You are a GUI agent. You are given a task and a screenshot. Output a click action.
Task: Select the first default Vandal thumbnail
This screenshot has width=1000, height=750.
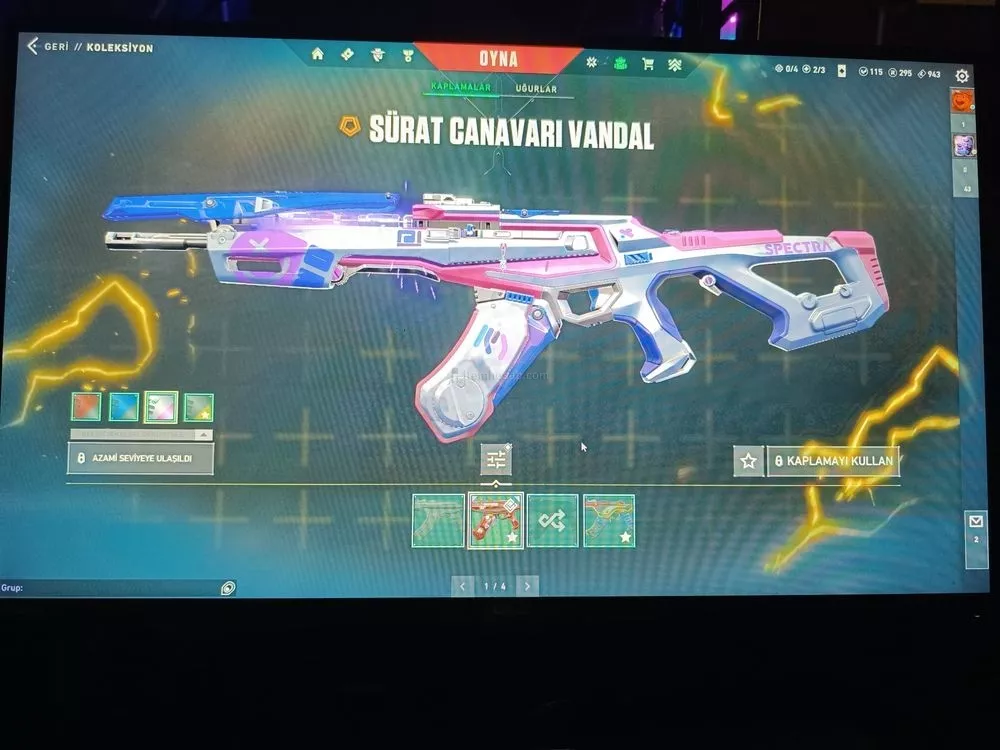[x=438, y=520]
